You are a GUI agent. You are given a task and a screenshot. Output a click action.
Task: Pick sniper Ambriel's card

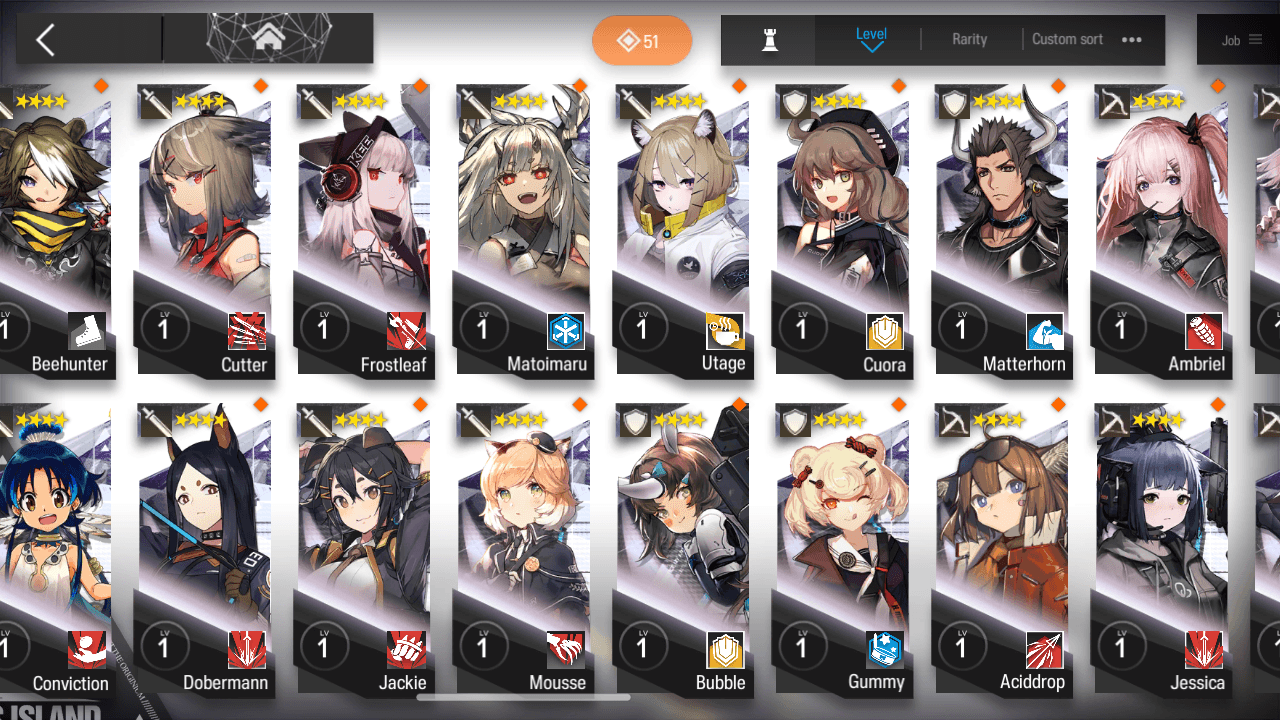coord(1160,230)
